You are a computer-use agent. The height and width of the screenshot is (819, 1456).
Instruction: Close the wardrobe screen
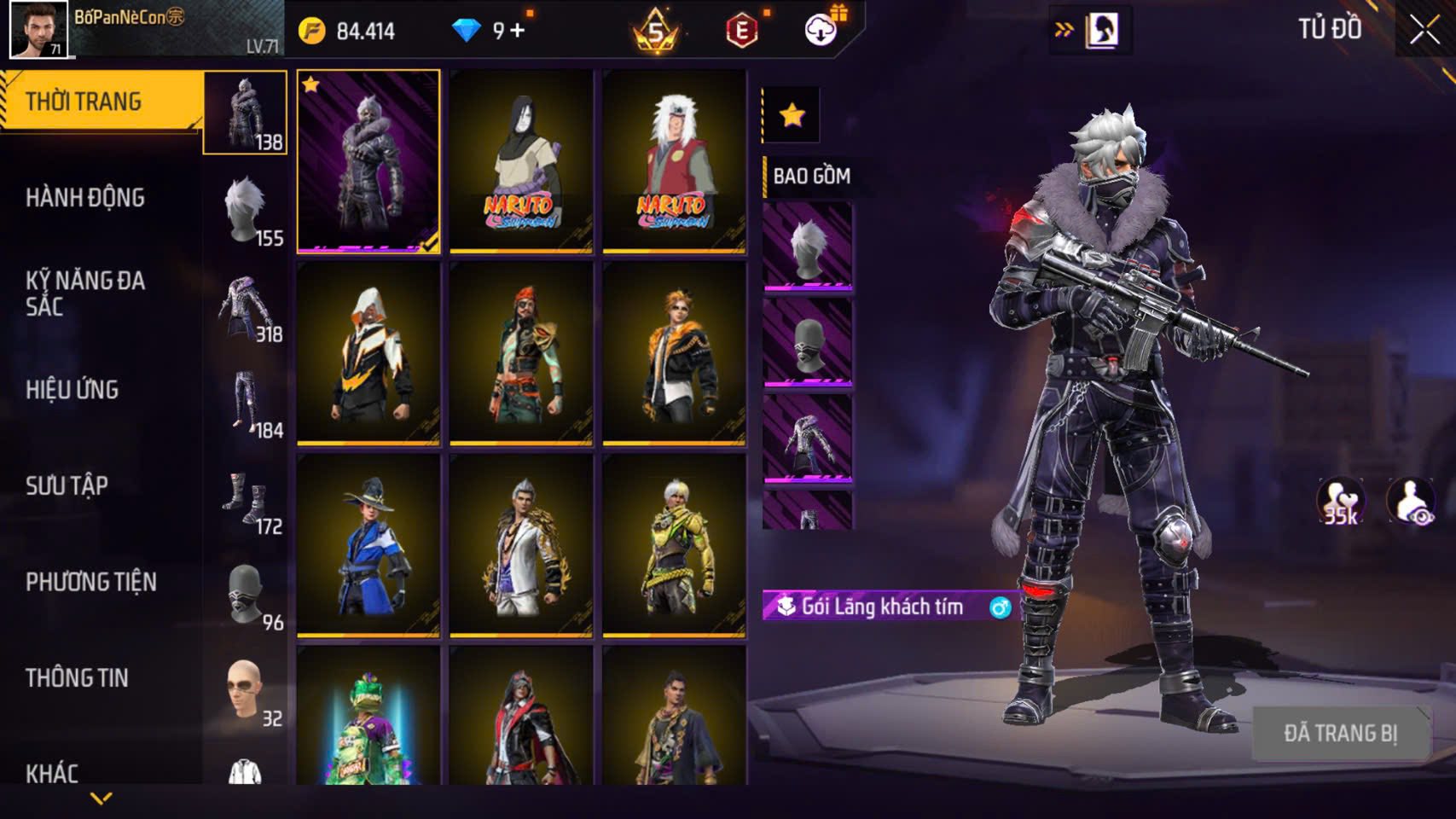(1424, 30)
